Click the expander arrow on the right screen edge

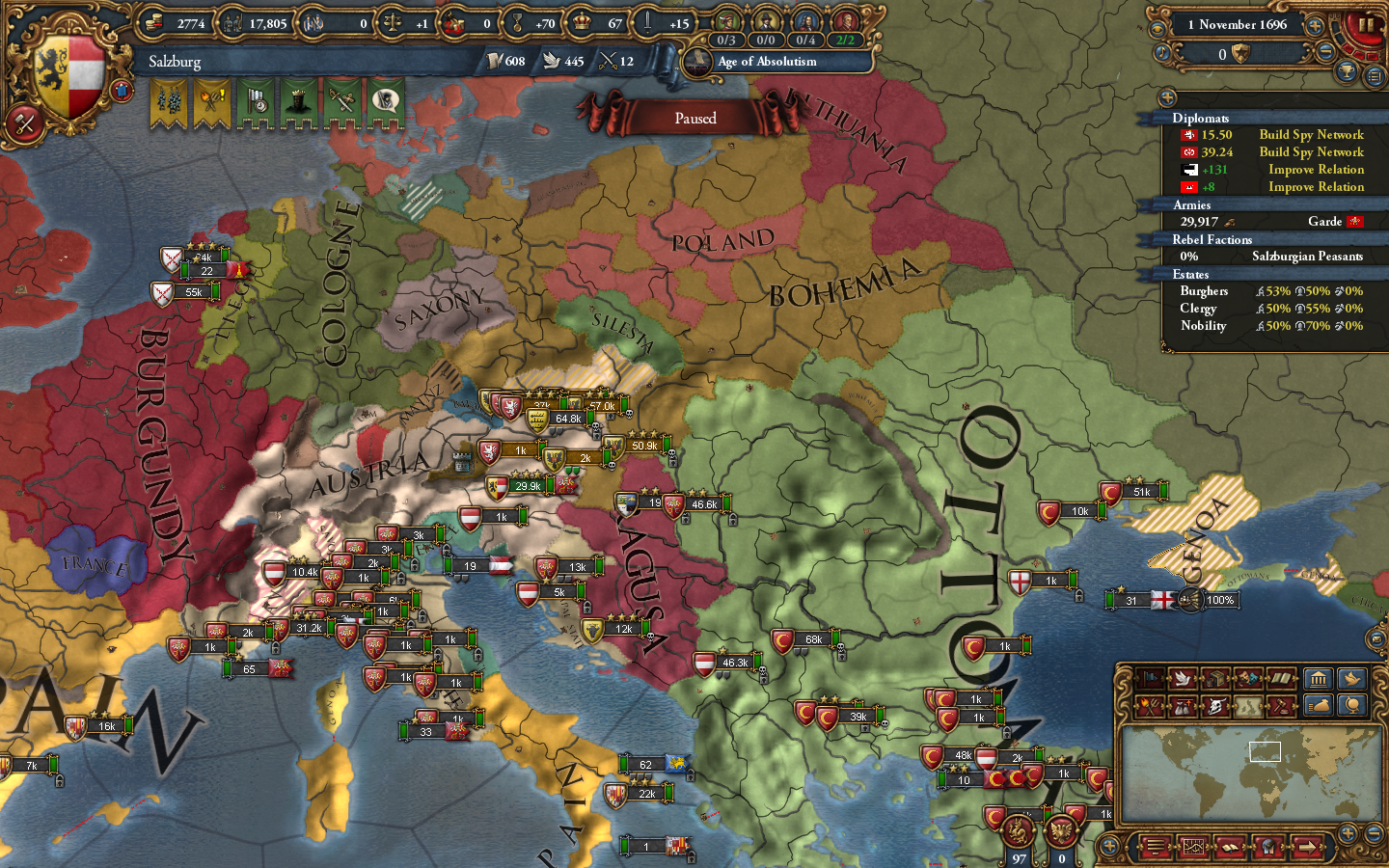[x=1379, y=637]
